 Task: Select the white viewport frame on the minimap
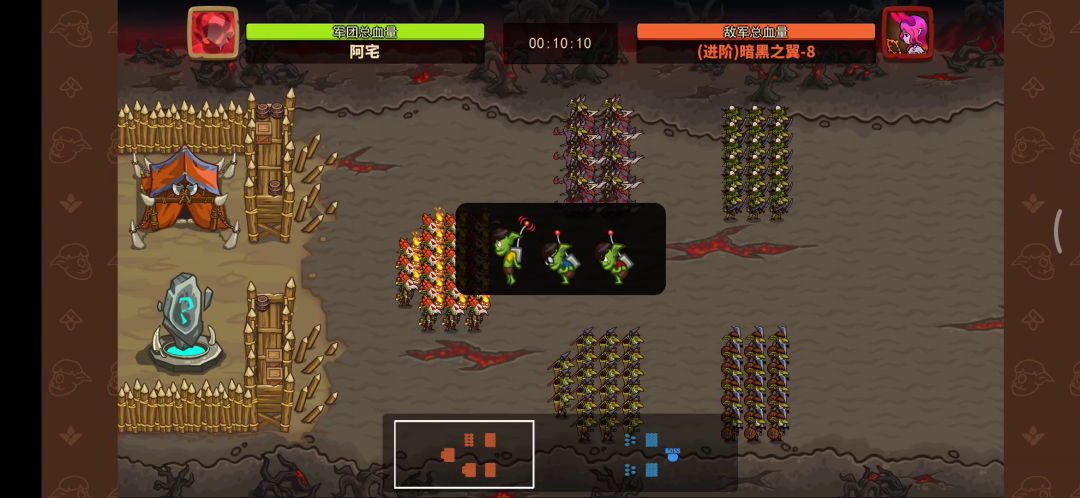(x=464, y=454)
